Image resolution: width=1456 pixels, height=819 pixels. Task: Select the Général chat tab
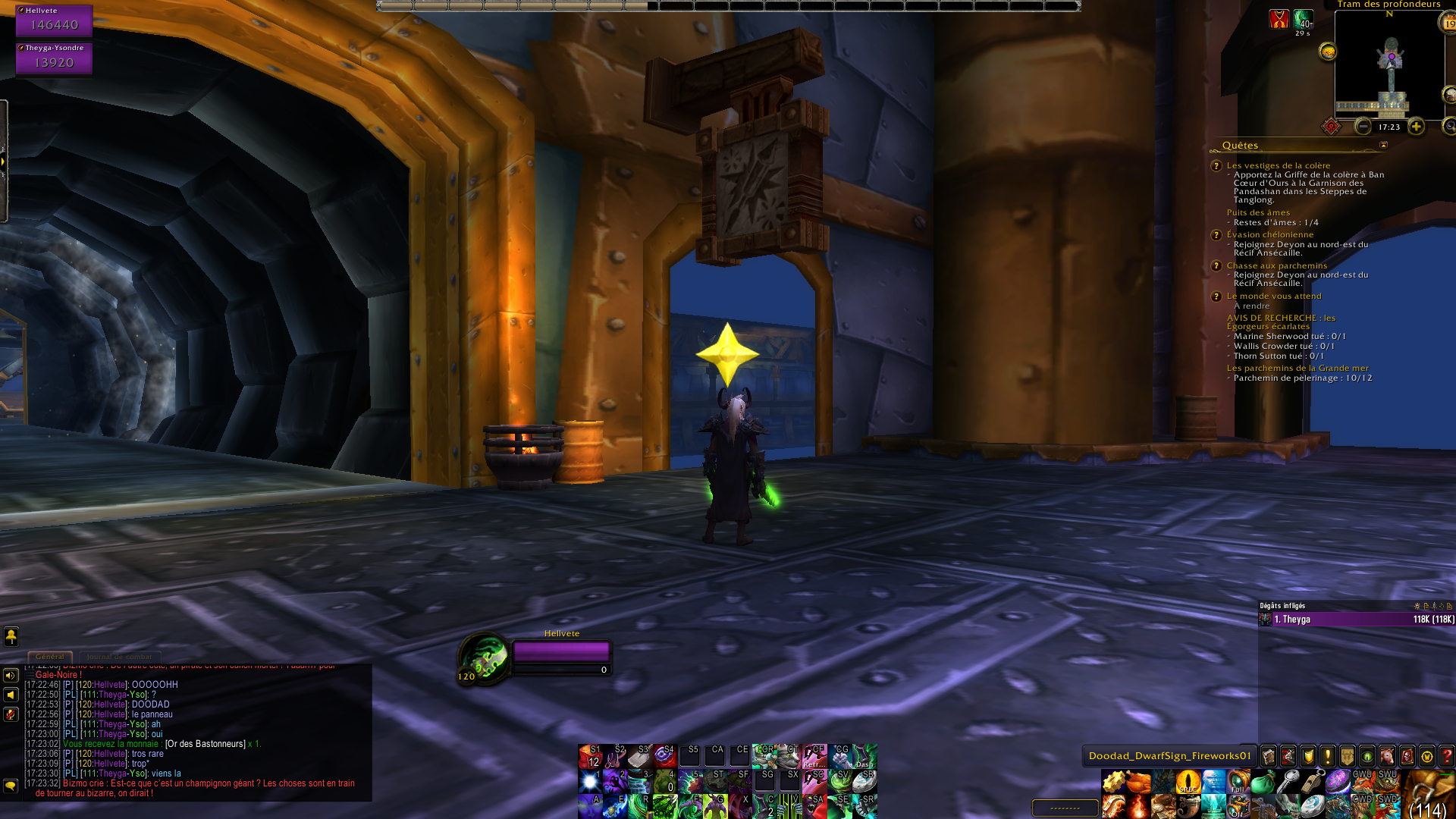click(x=50, y=657)
